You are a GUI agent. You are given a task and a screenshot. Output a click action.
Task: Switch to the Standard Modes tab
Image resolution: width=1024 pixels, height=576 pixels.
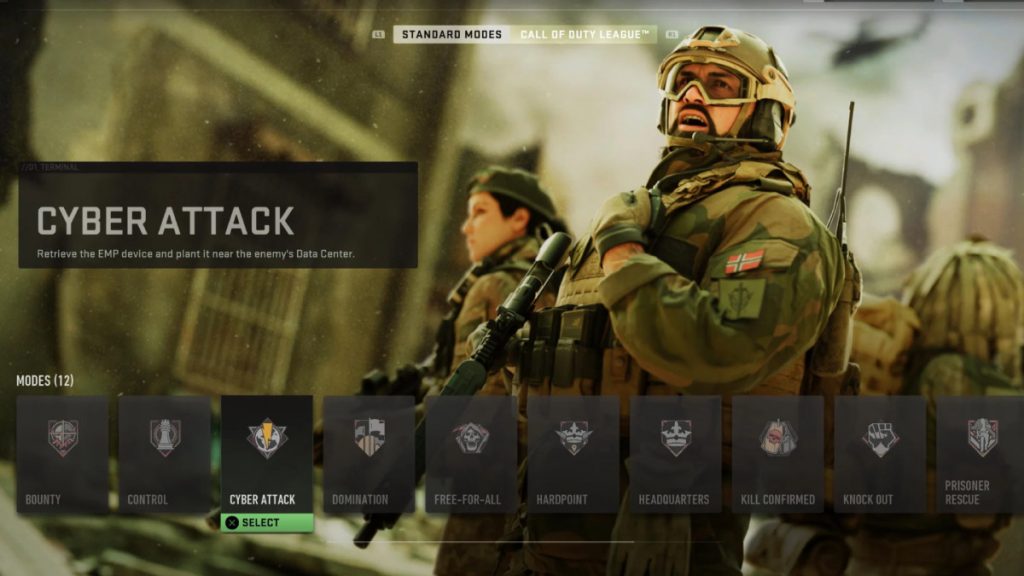tap(451, 35)
